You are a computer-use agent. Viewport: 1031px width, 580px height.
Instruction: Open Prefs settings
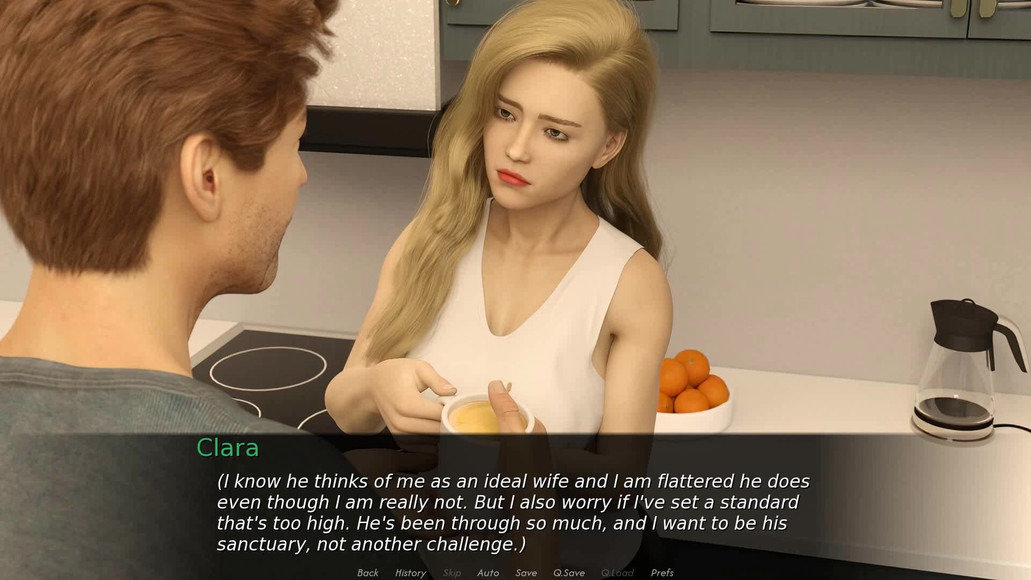(x=662, y=573)
